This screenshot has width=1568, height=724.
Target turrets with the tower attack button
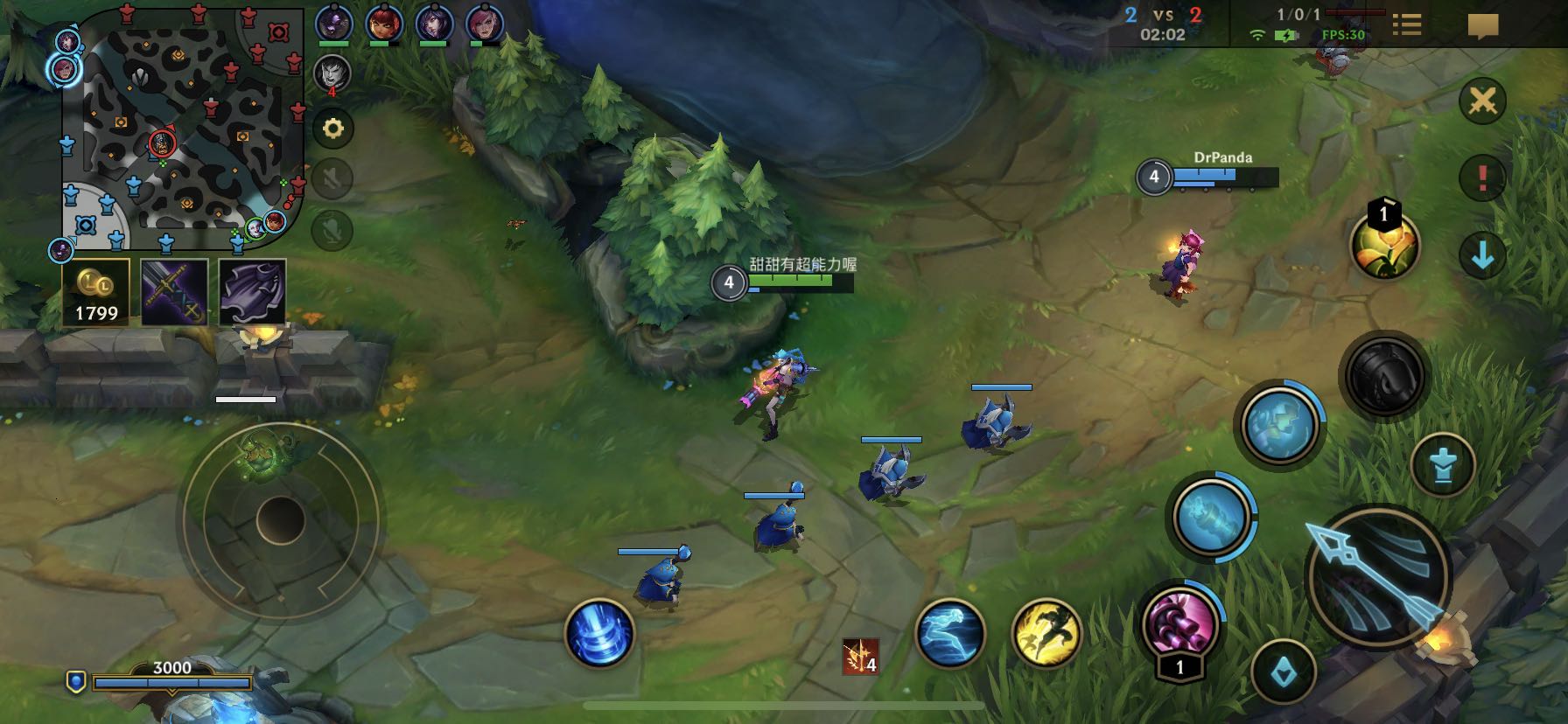pyautogui.click(x=1443, y=466)
